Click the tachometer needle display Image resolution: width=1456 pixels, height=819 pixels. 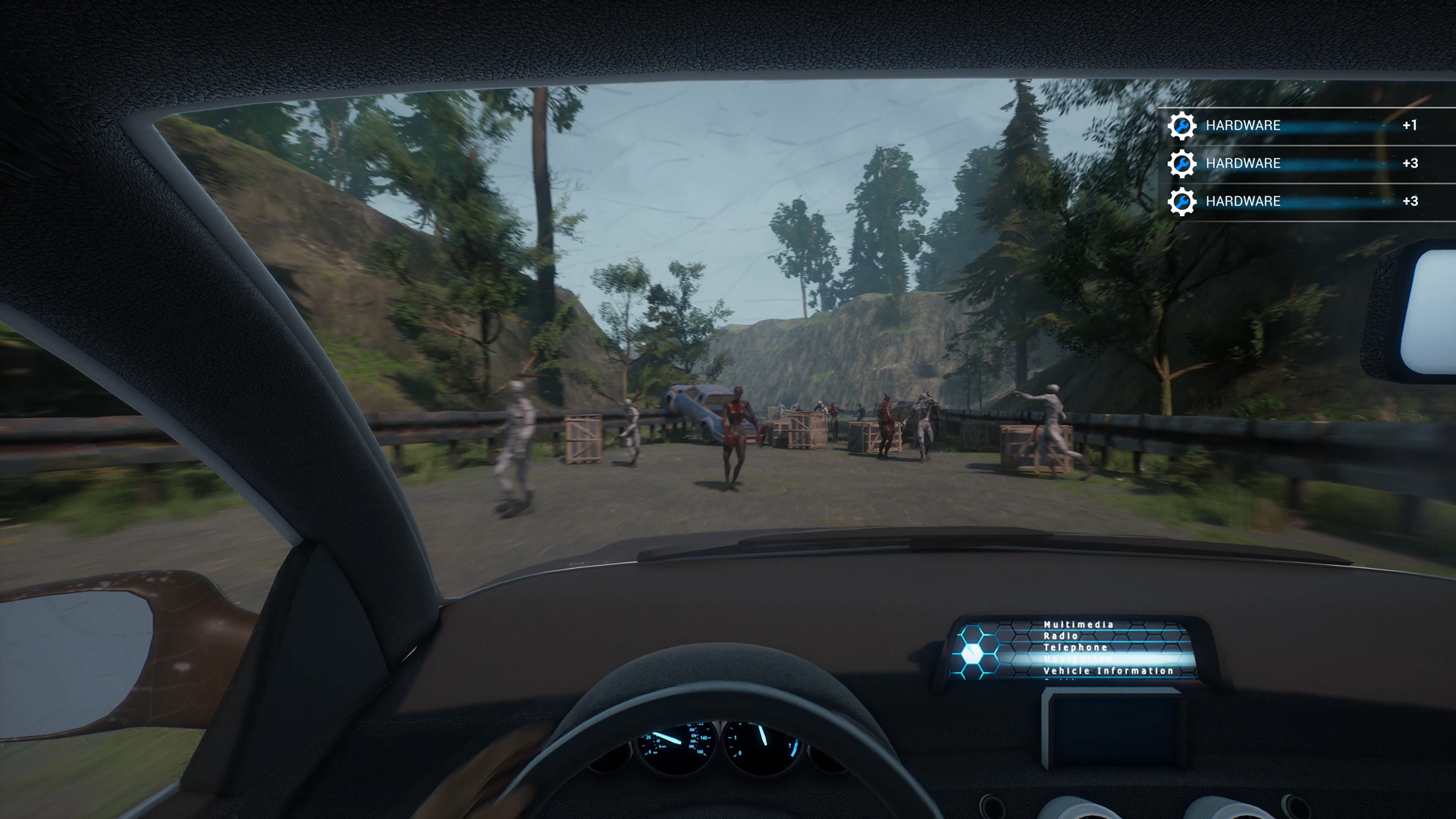pos(762,739)
